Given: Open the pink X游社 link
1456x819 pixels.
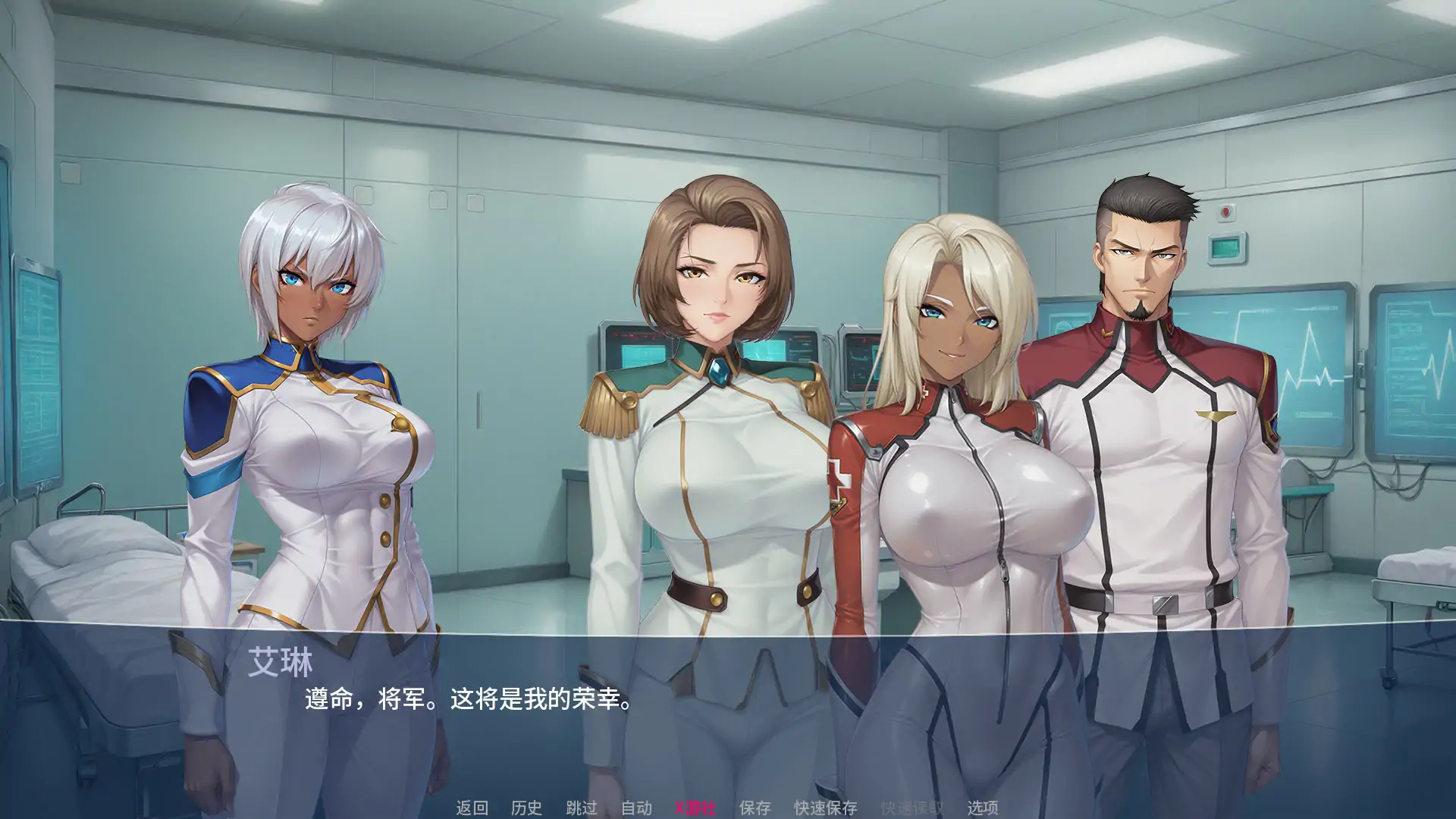Looking at the screenshot, I should coord(695,808).
